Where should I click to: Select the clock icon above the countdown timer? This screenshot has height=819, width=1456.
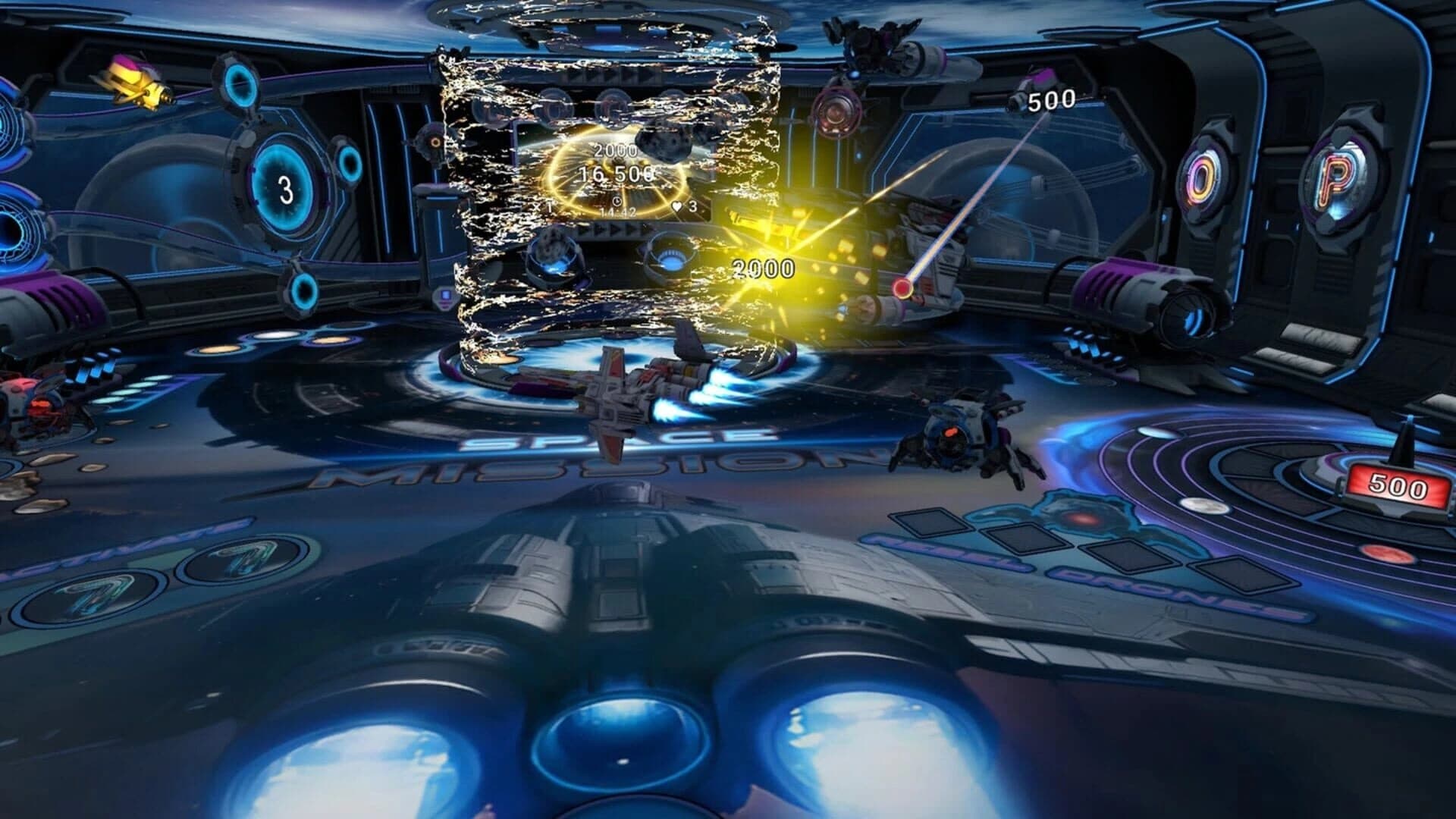pyautogui.click(x=617, y=201)
